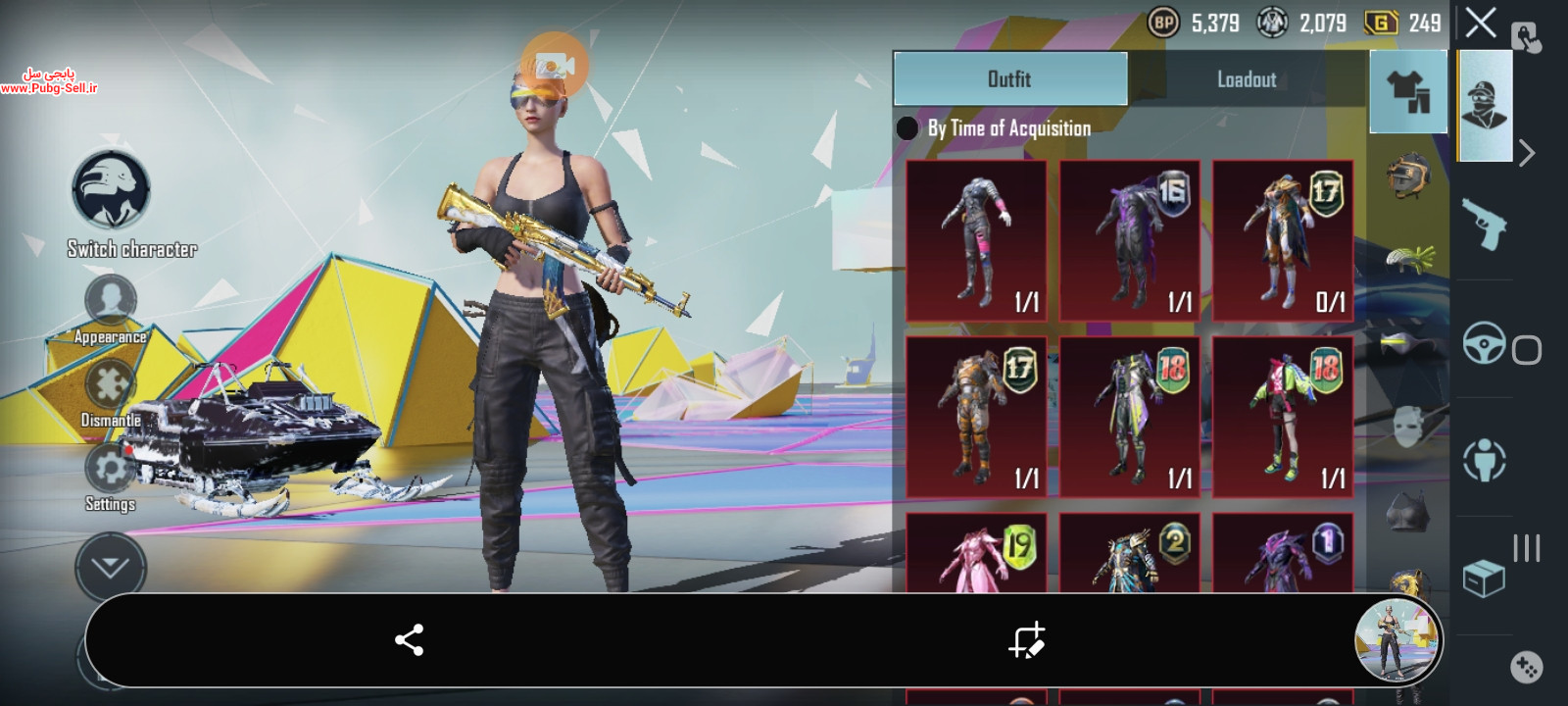Choose the purple outfit marked 16

(x=1129, y=241)
